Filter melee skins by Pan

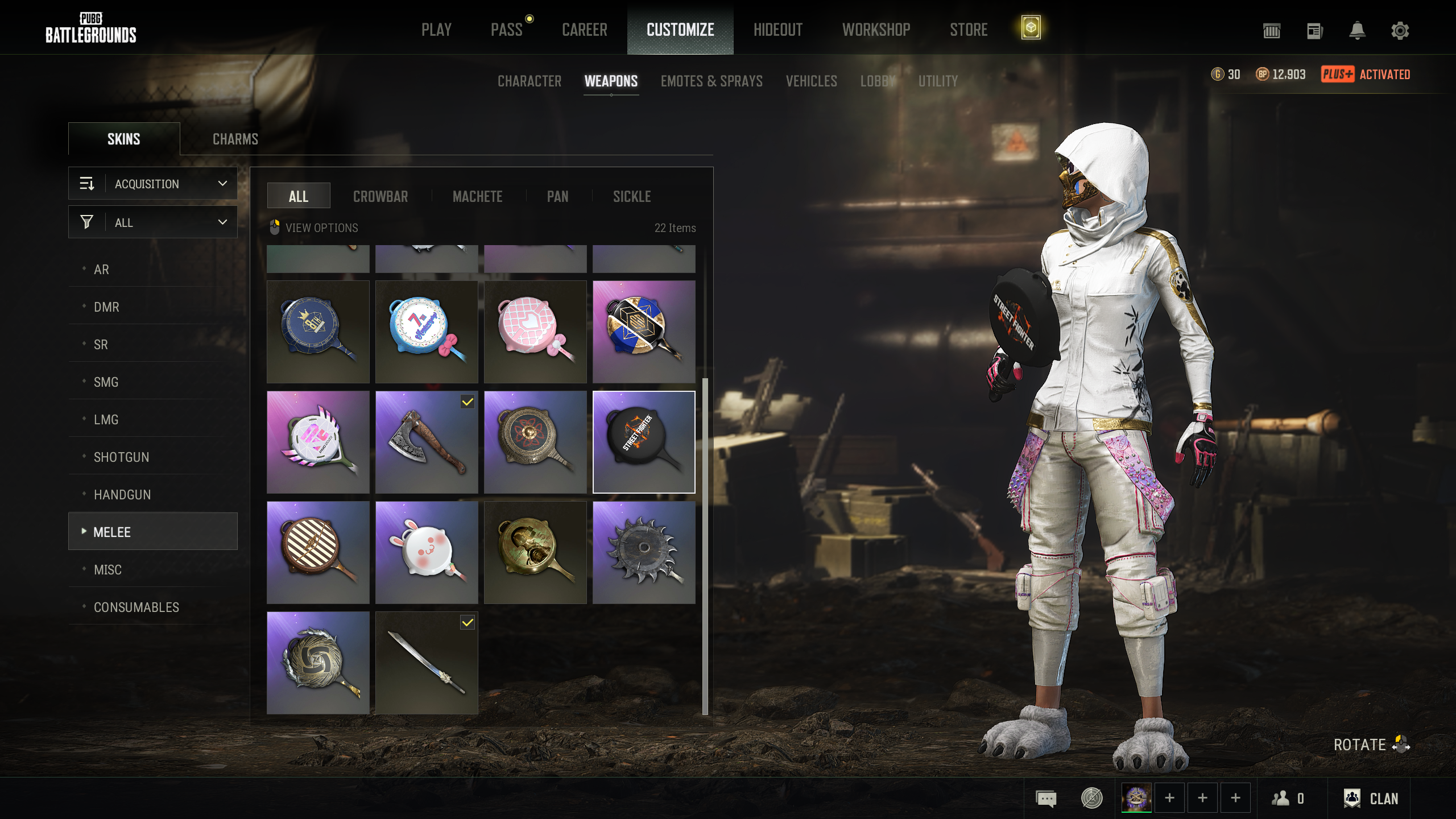pyautogui.click(x=557, y=197)
